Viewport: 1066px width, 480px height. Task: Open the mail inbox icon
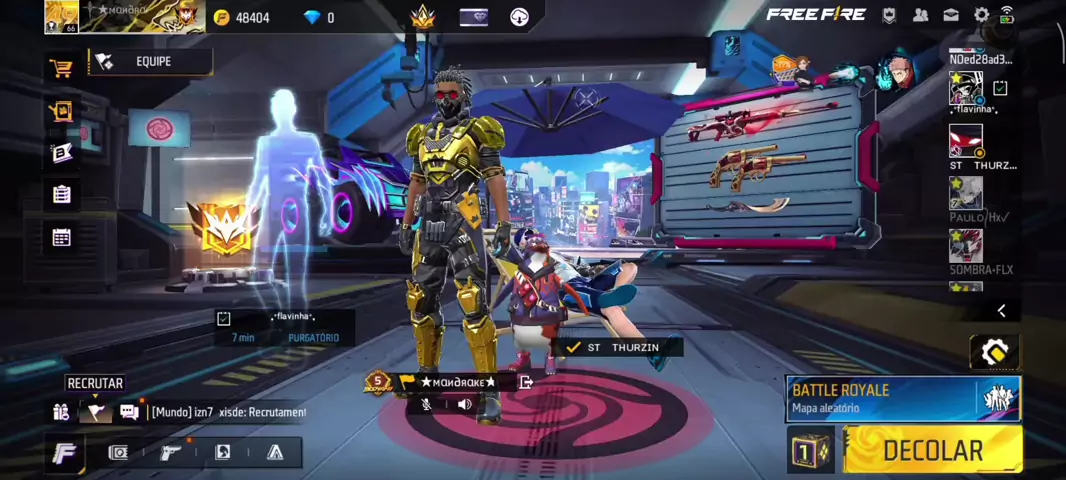pos(950,15)
